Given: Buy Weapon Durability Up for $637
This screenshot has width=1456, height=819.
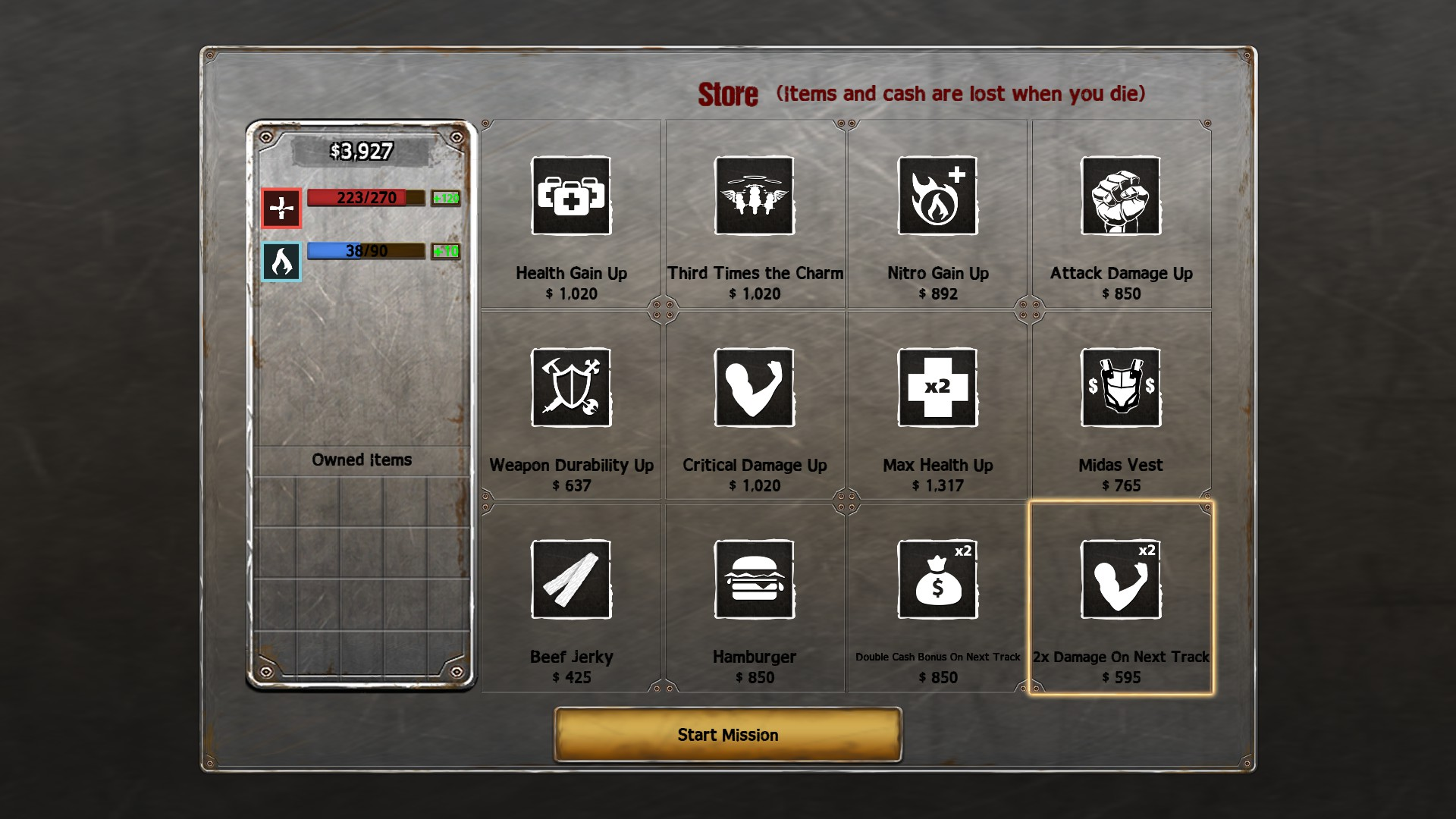Looking at the screenshot, I should pyautogui.click(x=571, y=388).
